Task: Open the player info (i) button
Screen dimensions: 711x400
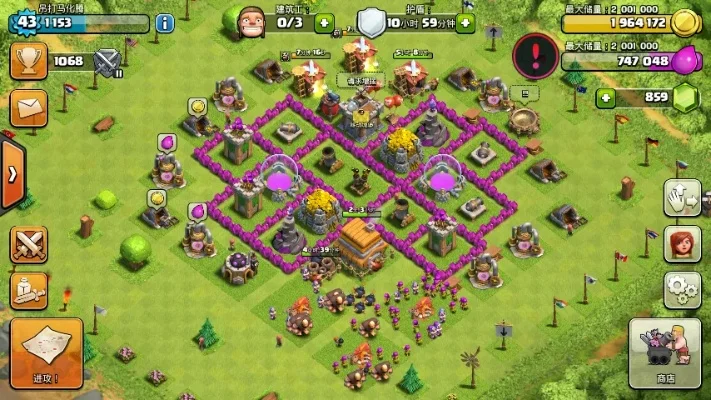Action: click(x=164, y=21)
